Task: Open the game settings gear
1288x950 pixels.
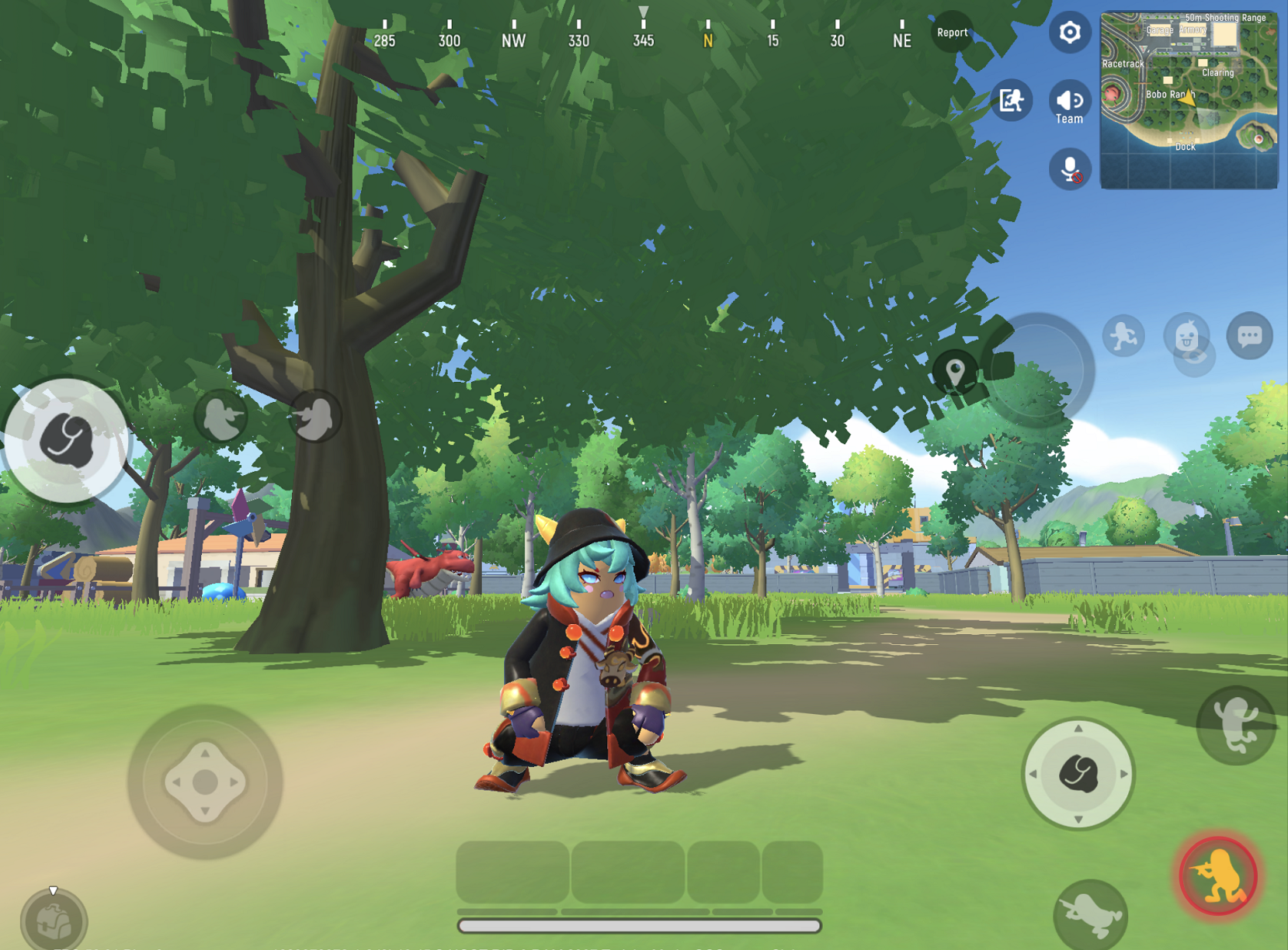Action: coord(1070,33)
